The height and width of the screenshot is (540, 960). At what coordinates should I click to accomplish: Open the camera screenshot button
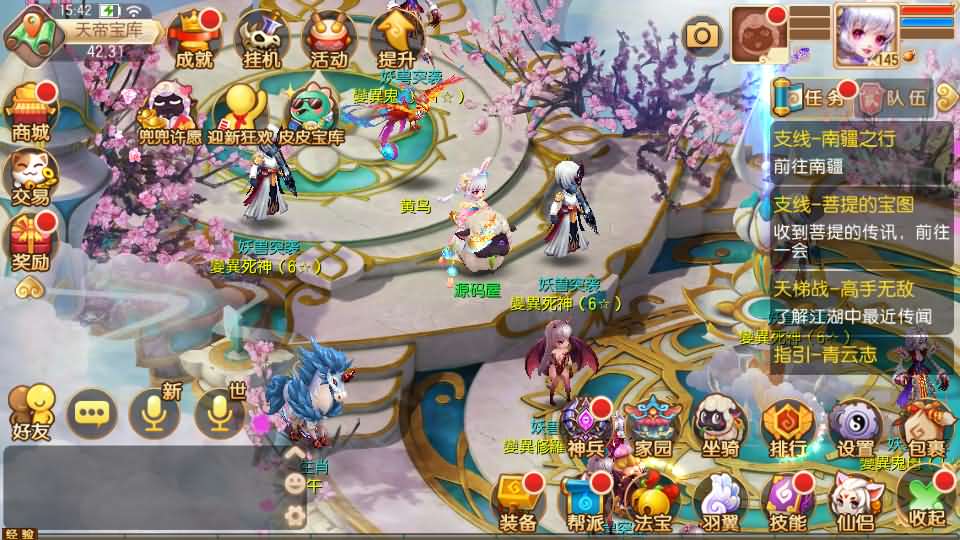(702, 36)
